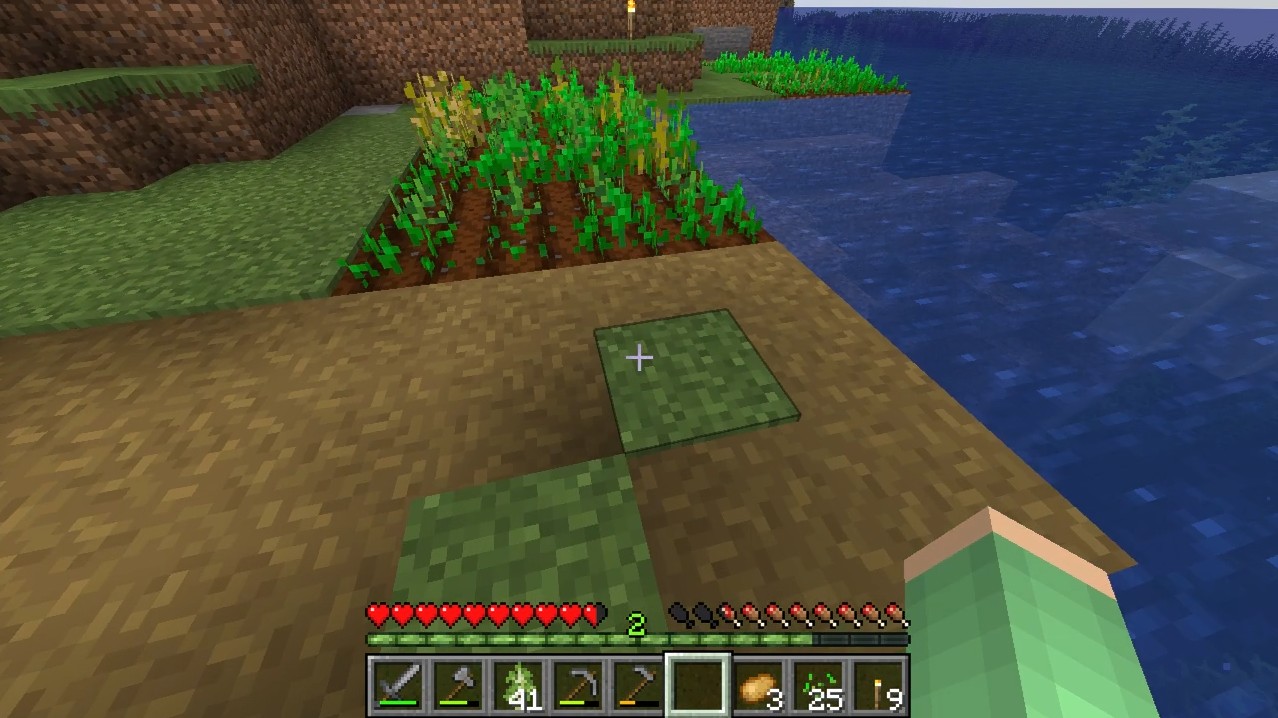Choose the wheat seeds stack of 25

coord(818,685)
